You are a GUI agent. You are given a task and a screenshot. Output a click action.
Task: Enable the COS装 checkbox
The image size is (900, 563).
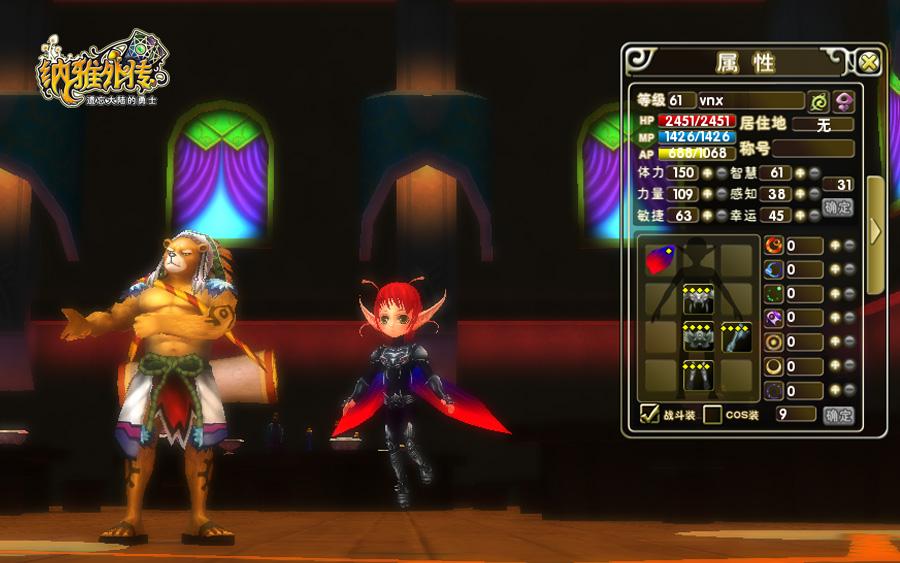712,414
